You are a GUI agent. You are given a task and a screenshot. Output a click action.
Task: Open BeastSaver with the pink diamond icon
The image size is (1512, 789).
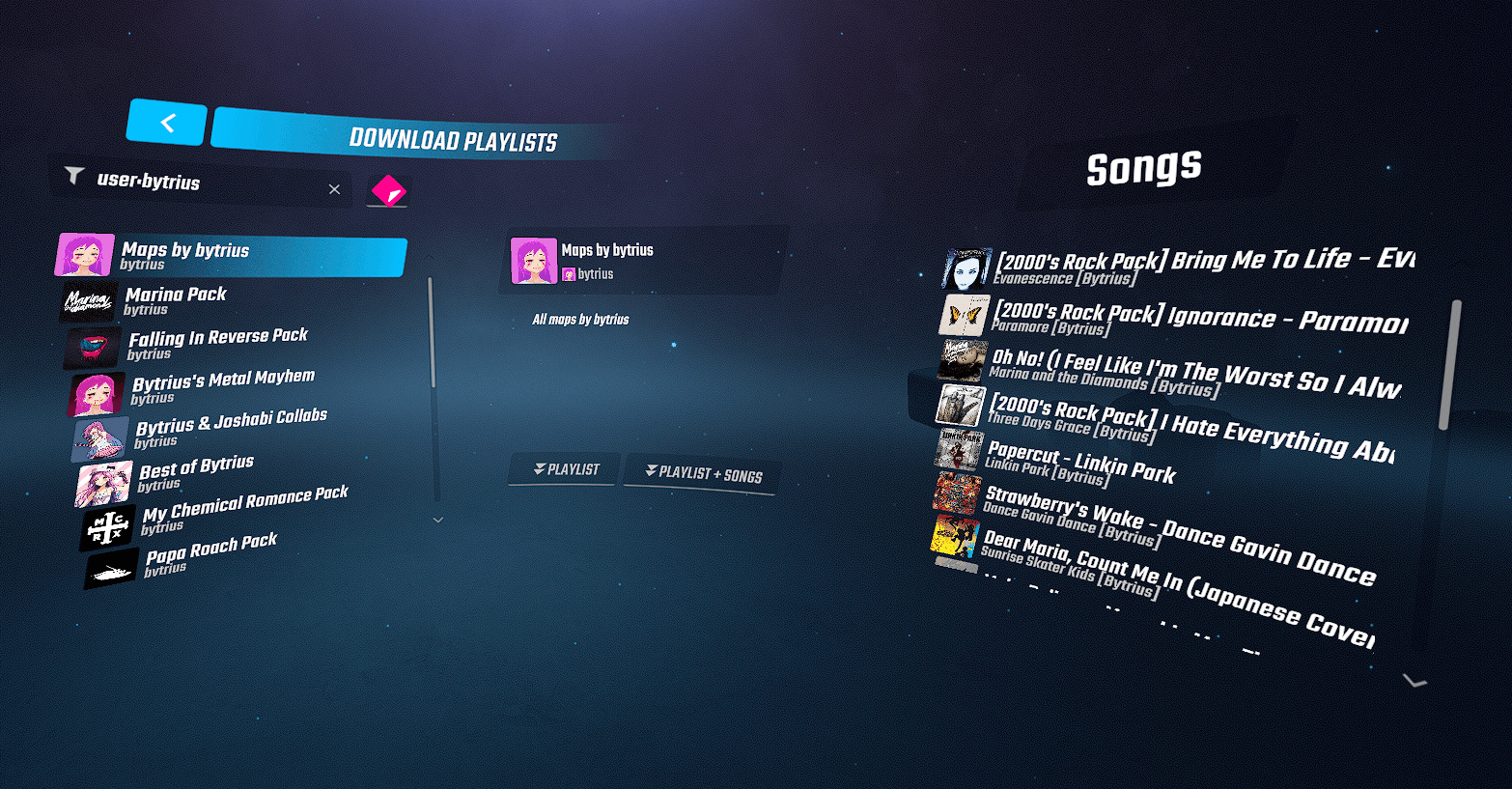[387, 190]
